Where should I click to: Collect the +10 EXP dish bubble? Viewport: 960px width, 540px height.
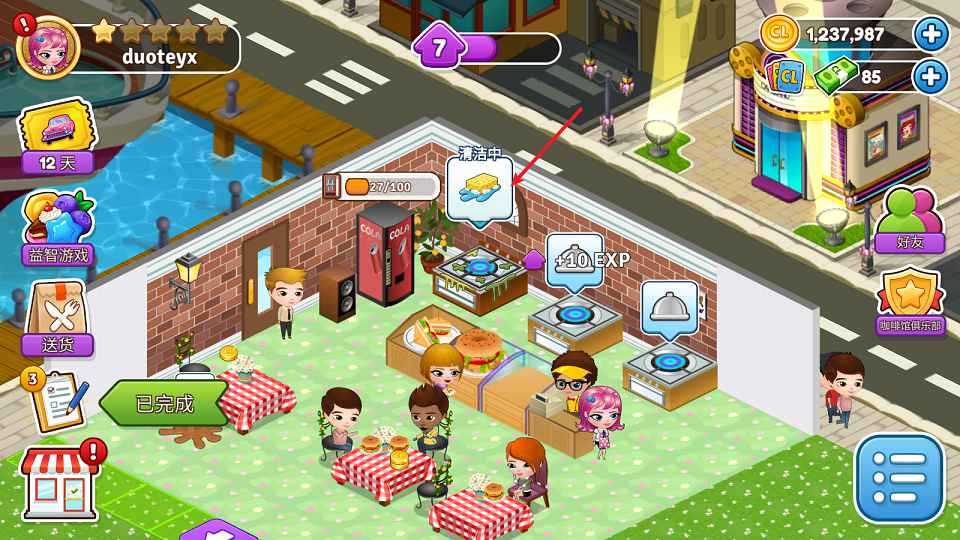[576, 261]
